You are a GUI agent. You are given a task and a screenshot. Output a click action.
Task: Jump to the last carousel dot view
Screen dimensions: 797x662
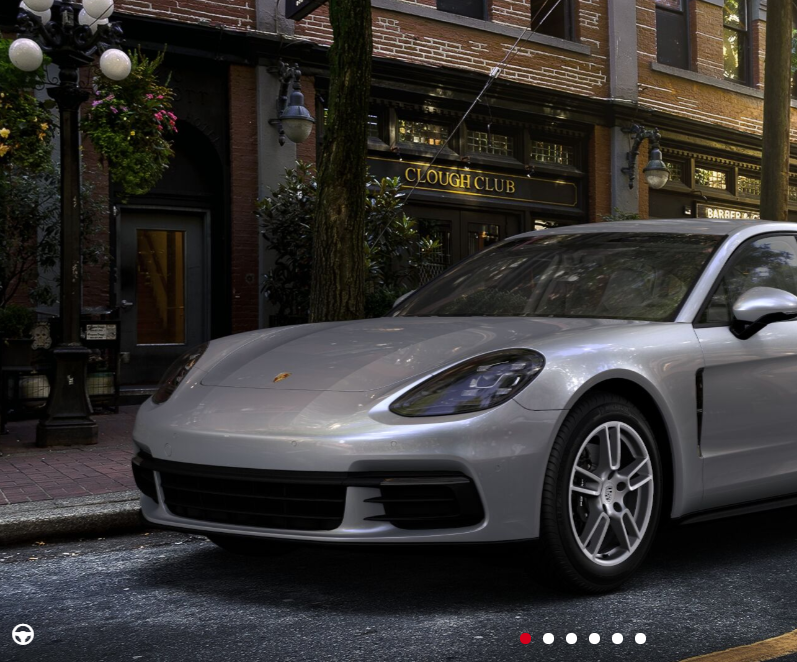640,638
